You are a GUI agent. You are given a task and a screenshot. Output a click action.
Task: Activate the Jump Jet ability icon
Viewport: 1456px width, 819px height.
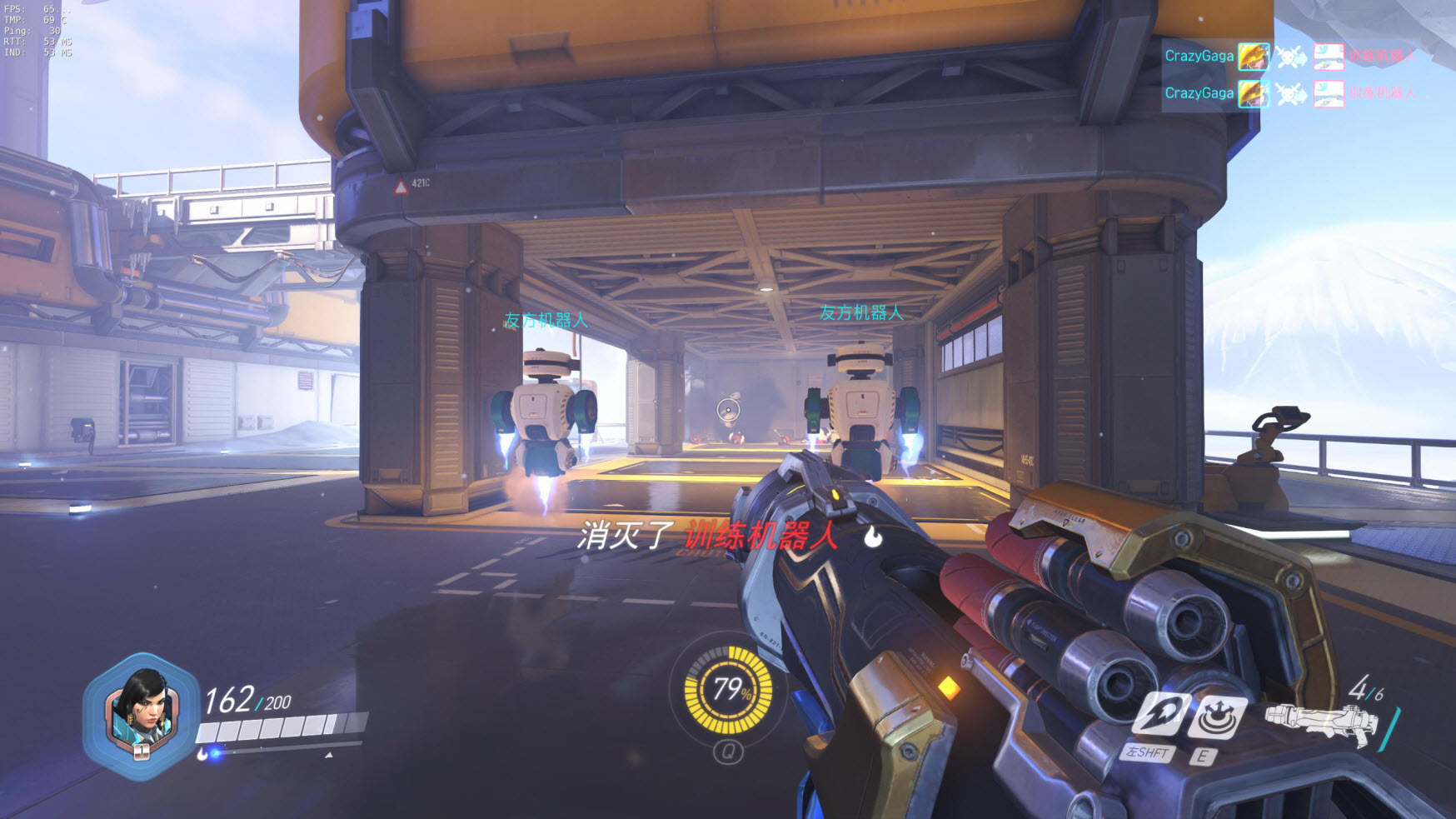tap(1159, 716)
